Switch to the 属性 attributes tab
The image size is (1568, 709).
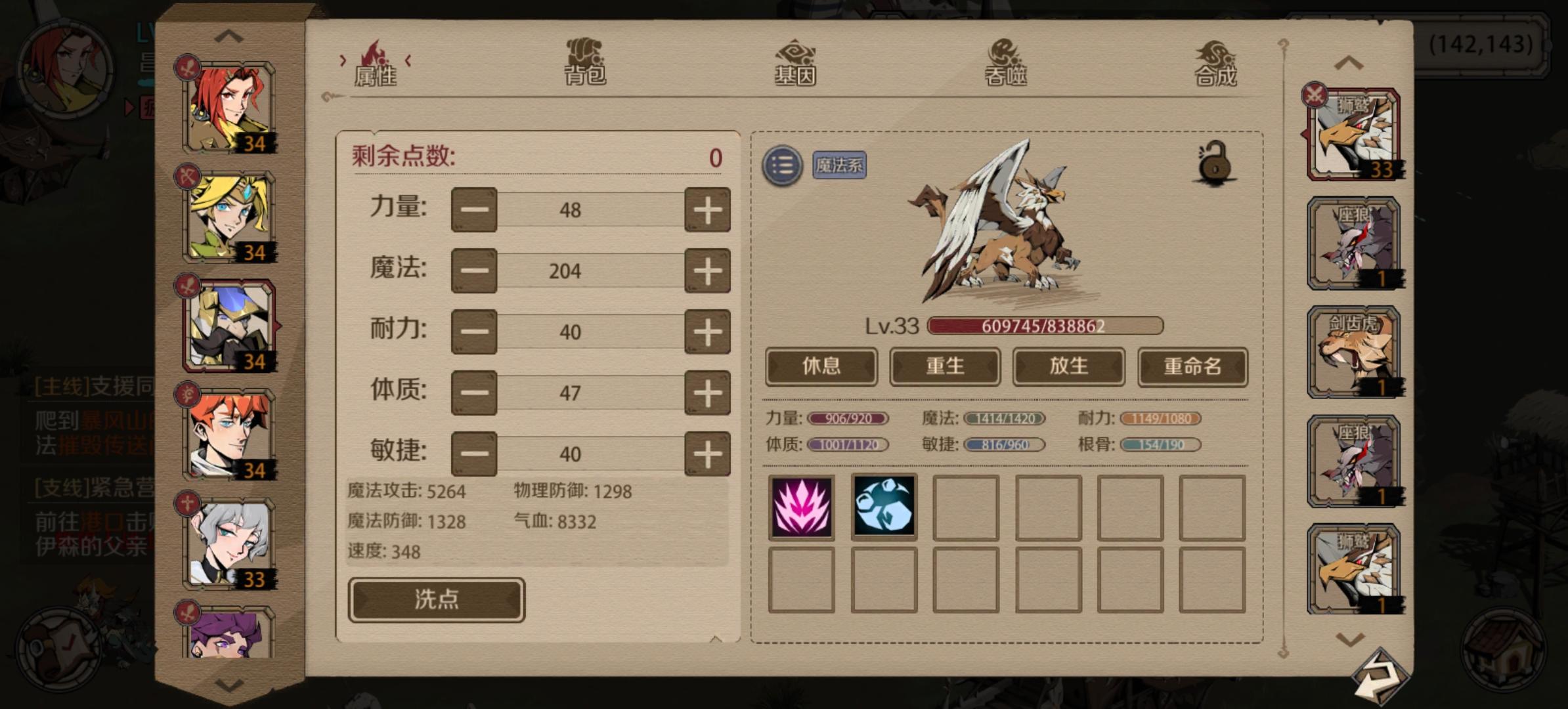376,62
